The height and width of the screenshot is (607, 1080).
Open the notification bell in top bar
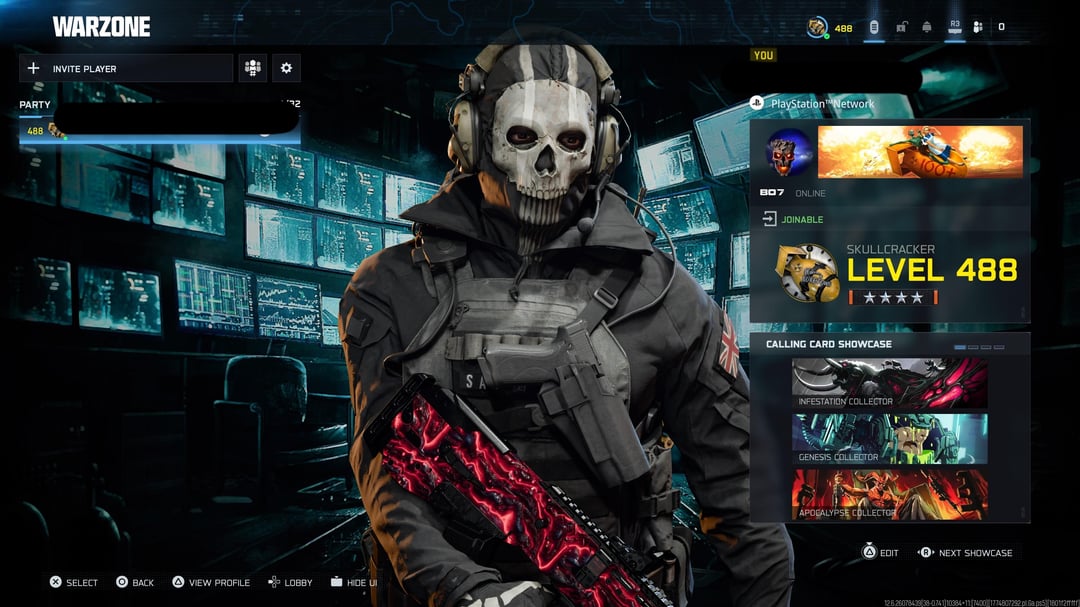(x=927, y=27)
